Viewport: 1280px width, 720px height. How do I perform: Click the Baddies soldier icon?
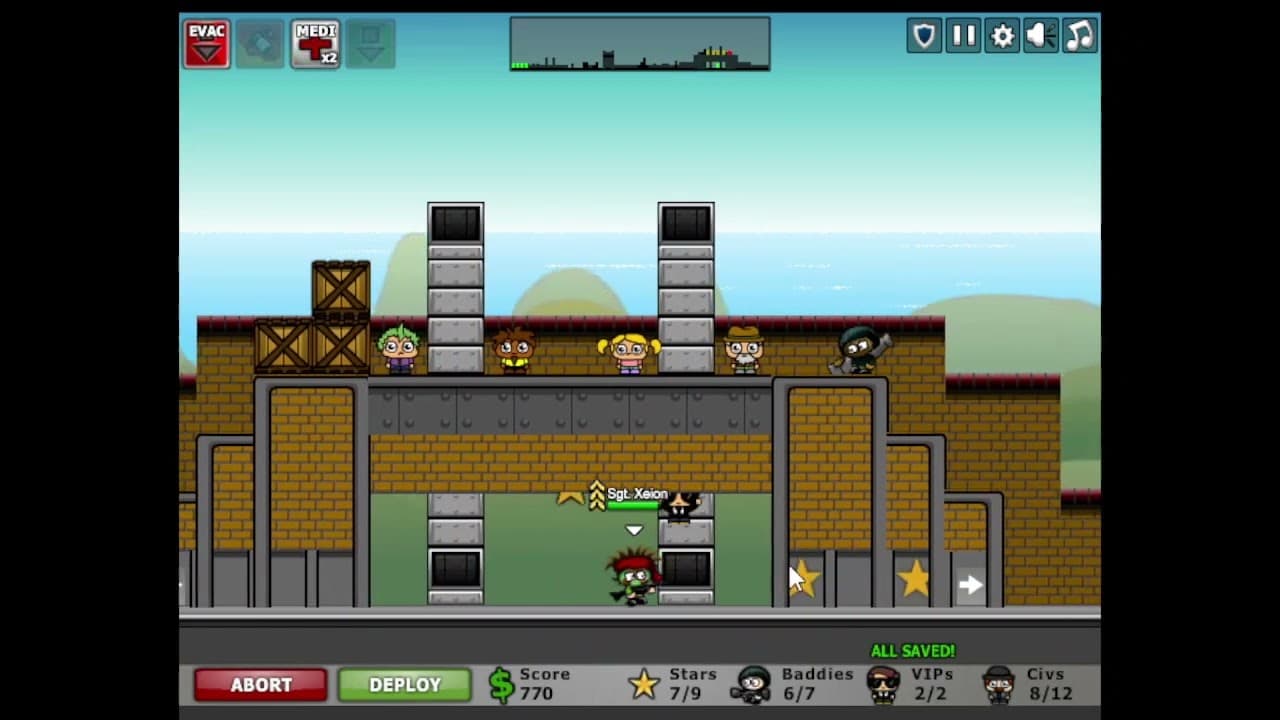pyautogui.click(x=753, y=684)
